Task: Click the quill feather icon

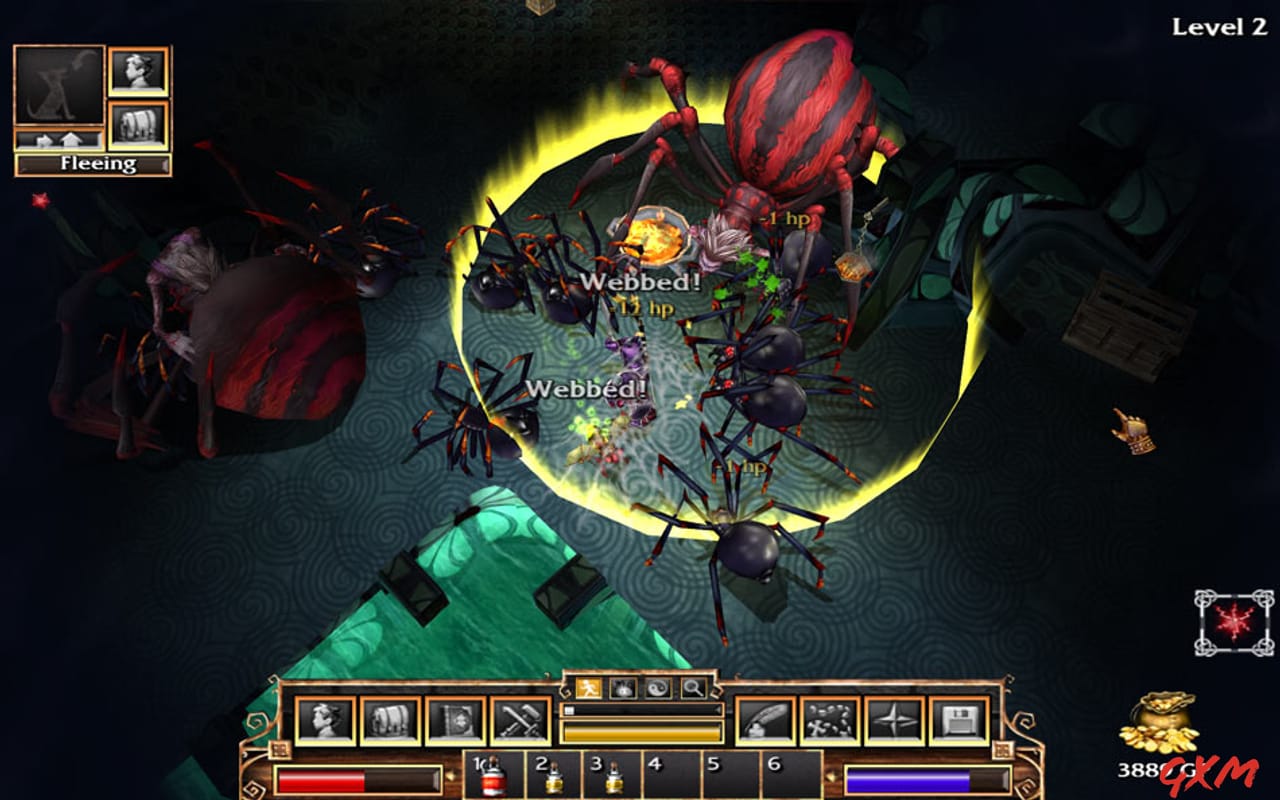Action: pos(764,718)
